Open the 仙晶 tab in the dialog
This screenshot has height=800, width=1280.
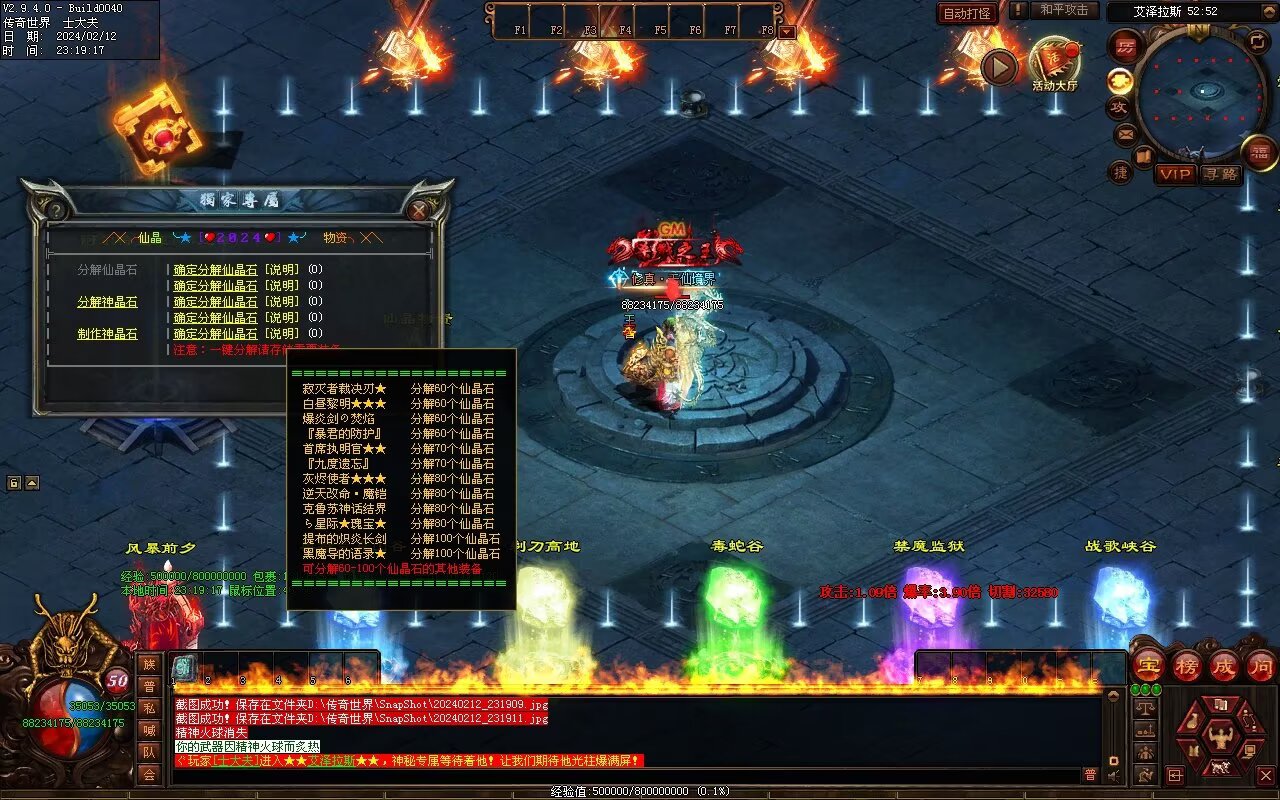[150, 238]
